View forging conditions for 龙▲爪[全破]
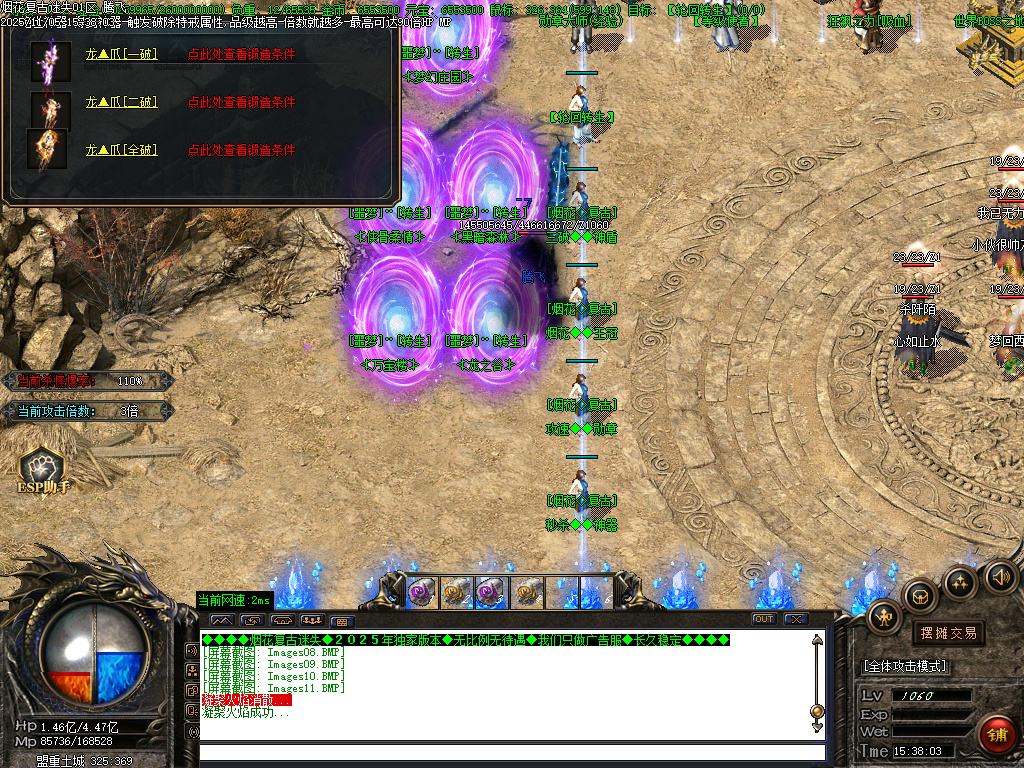 [x=241, y=150]
